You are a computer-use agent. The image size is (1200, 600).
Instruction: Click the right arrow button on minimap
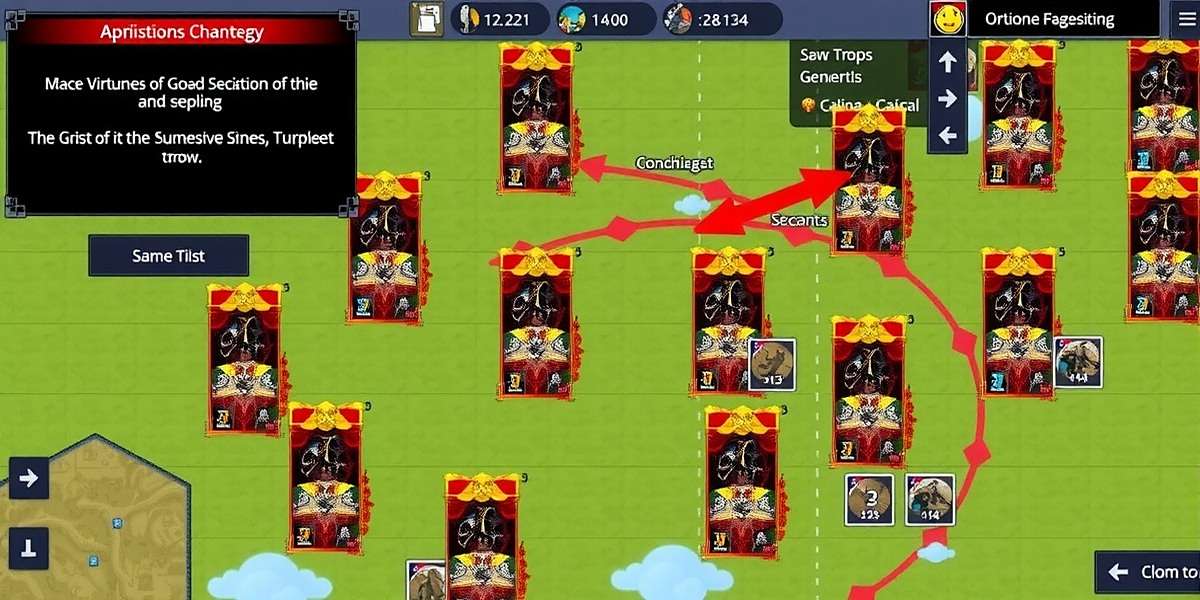28,478
